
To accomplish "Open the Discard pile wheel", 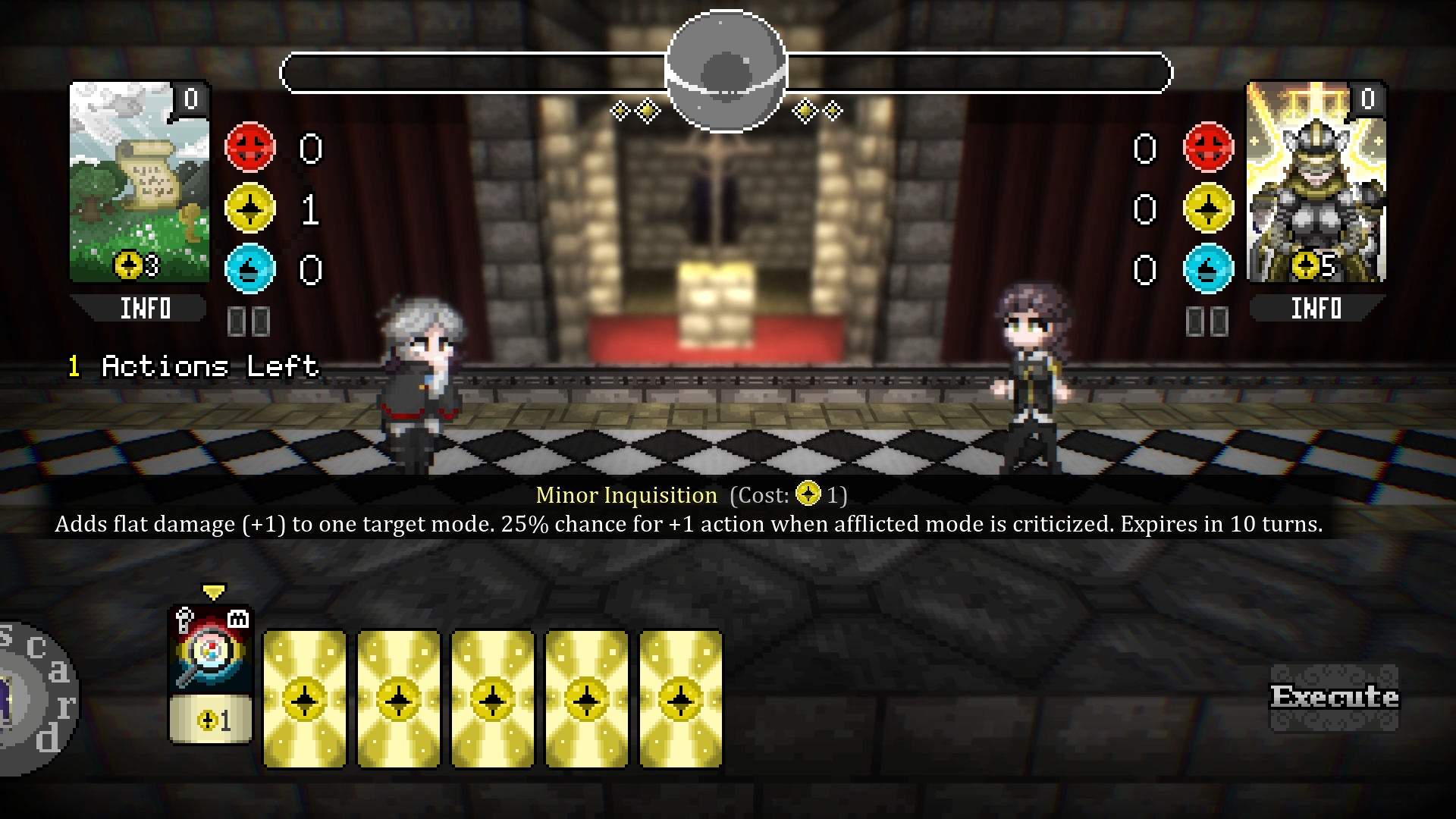I will (x=34, y=698).
